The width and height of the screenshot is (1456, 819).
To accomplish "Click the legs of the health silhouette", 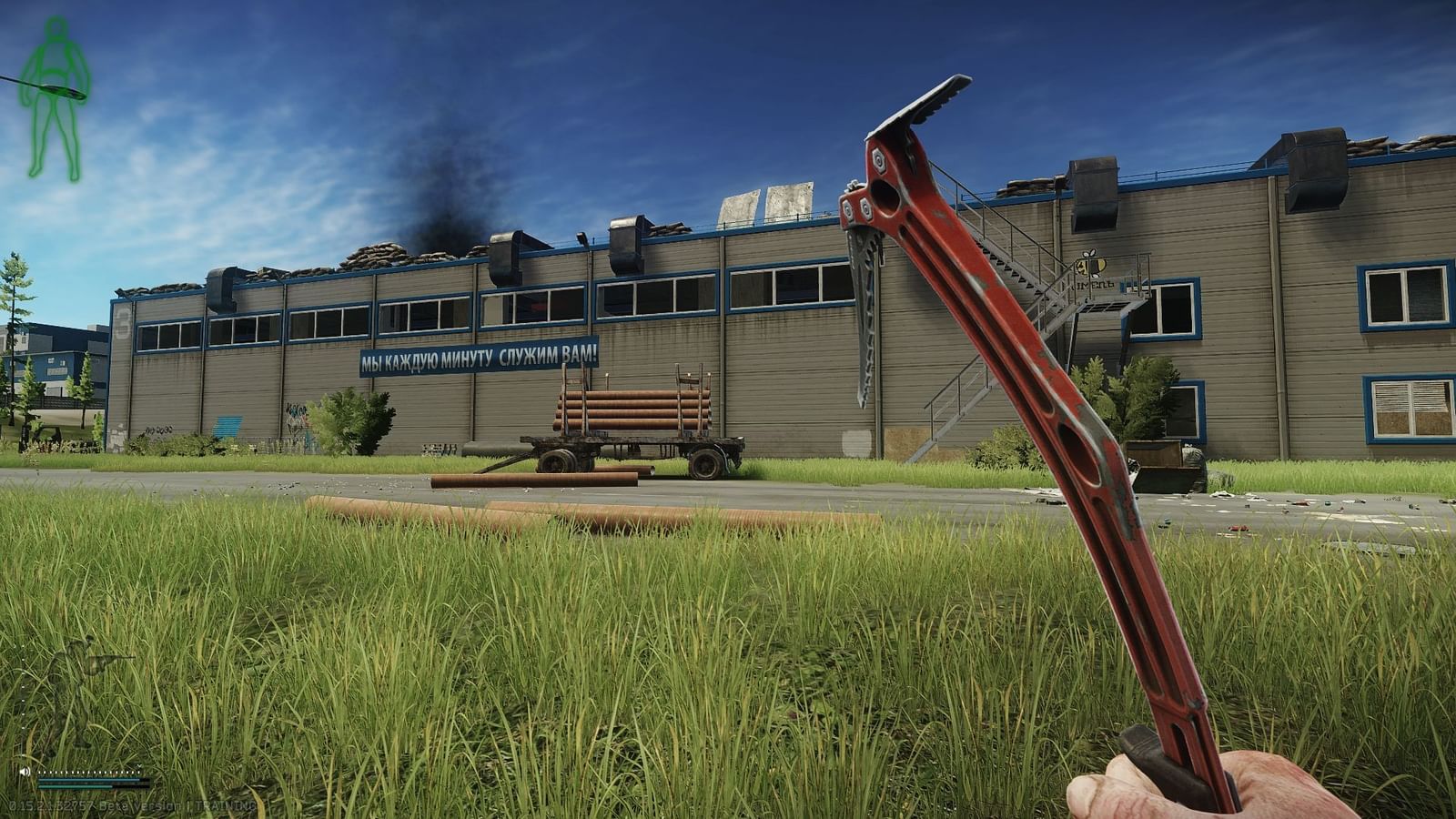I will (x=53, y=132).
